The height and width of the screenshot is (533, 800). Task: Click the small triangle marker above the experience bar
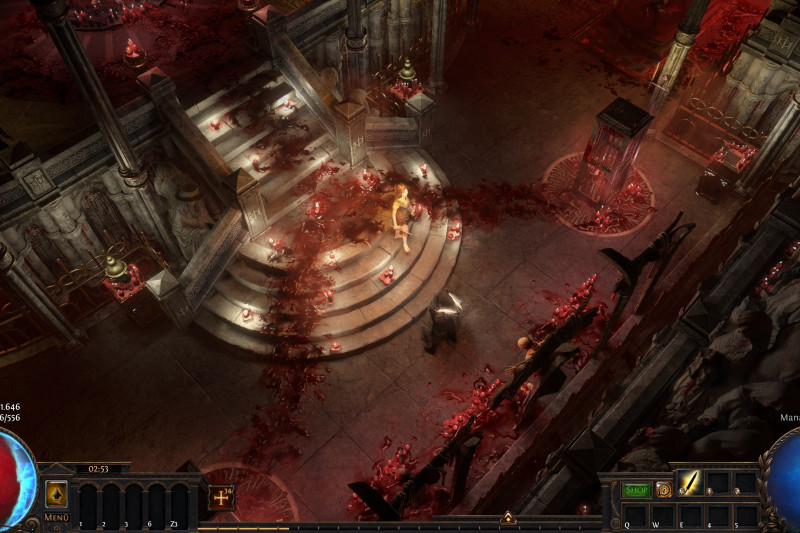click(x=508, y=517)
